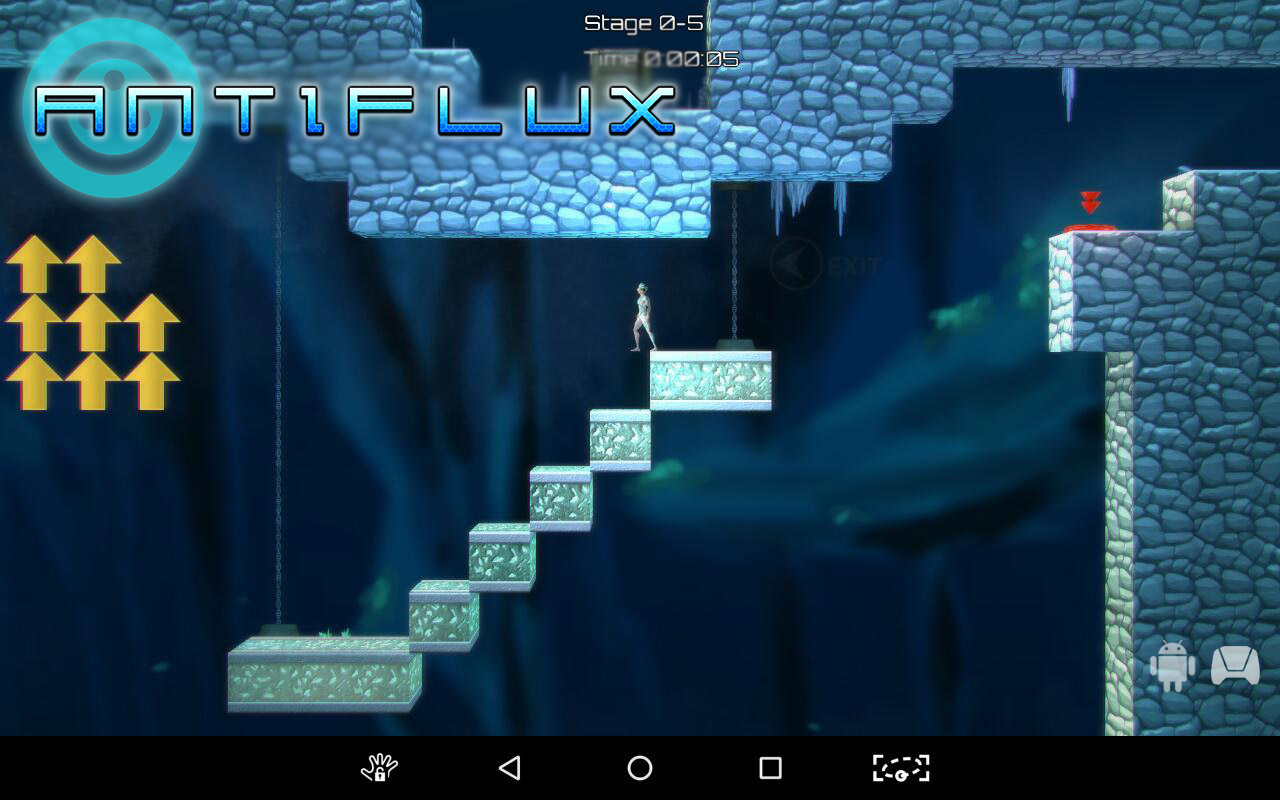Tap the screenshot capture icon in navigation bar

pos(900,770)
